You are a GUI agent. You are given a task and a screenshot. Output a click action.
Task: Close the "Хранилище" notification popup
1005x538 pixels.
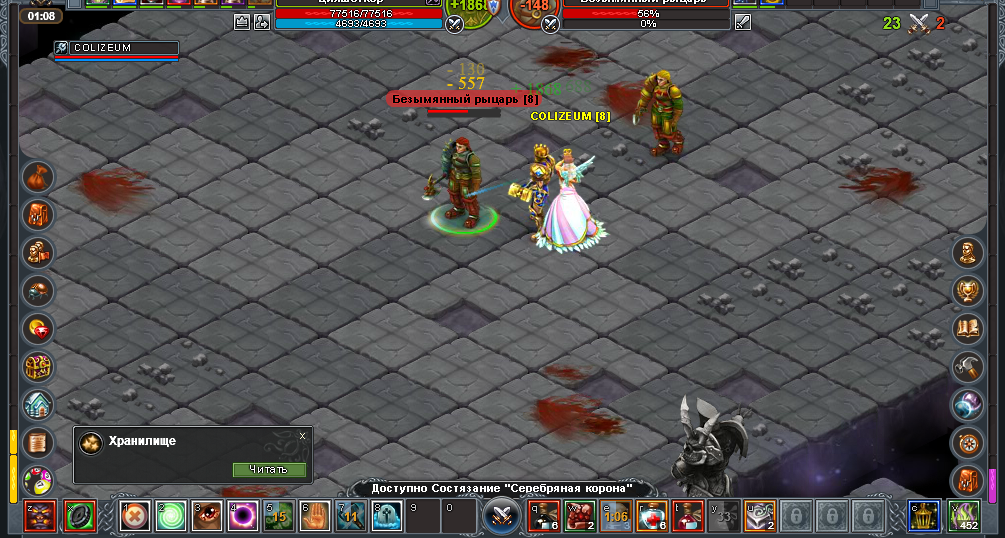[x=302, y=436]
